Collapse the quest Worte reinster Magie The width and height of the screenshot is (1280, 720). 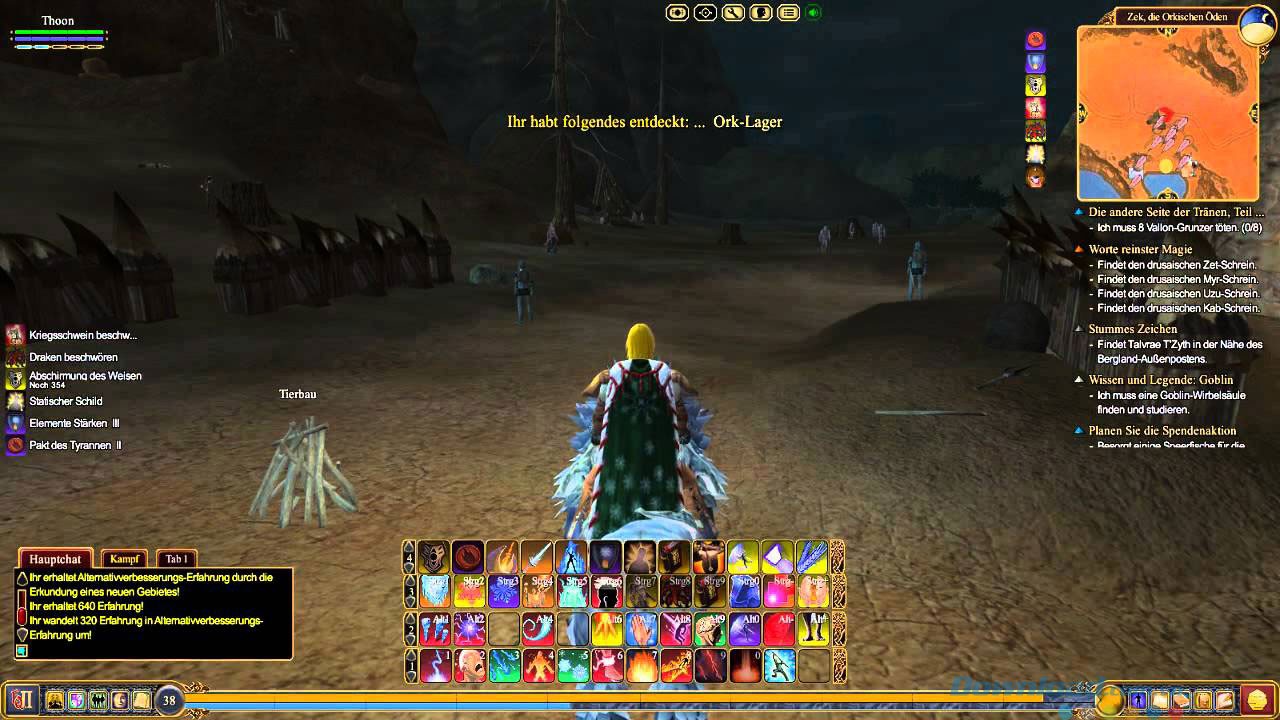pyautogui.click(x=1080, y=248)
